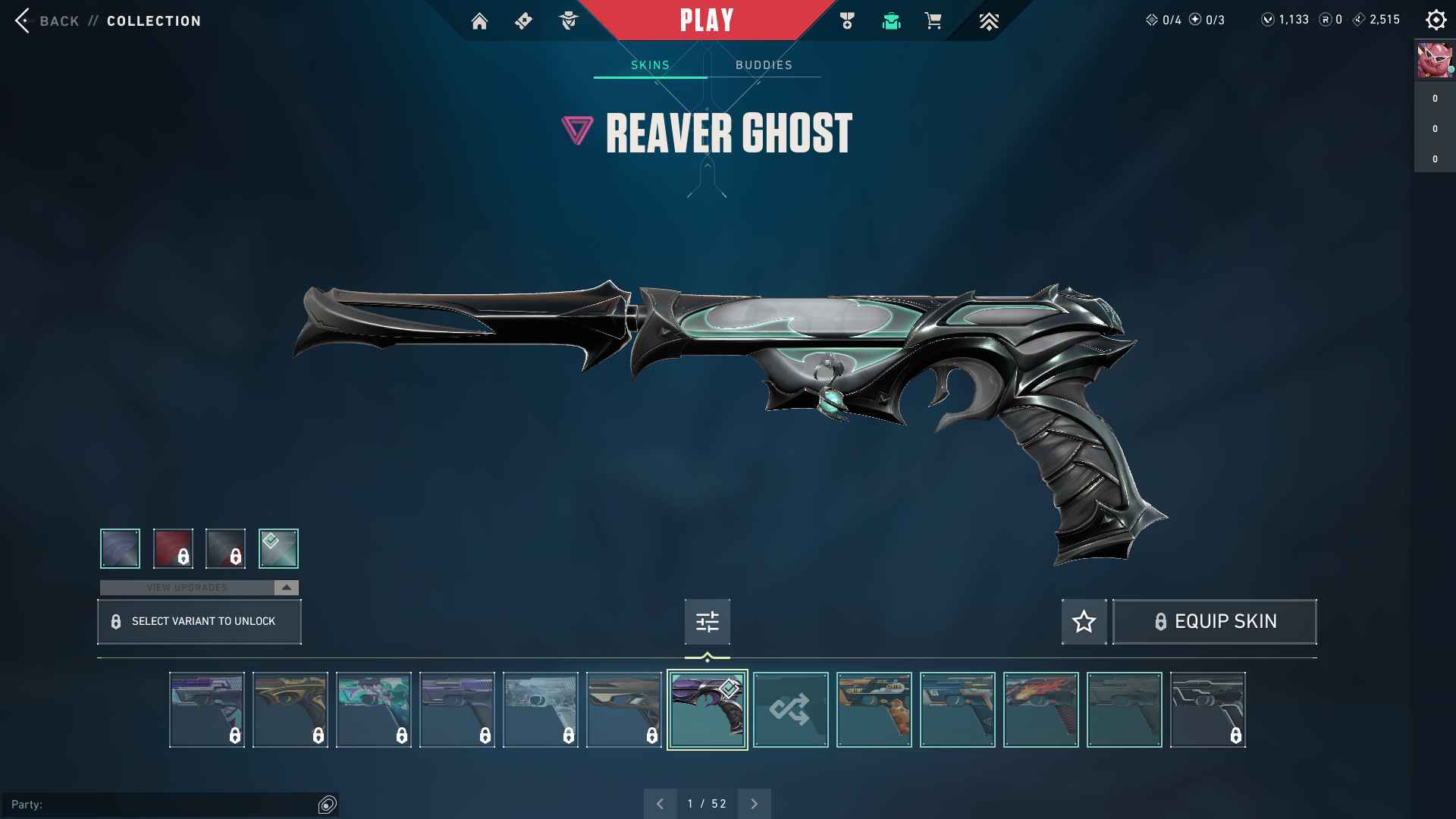
Task: Open the settings gear
Action: point(1436,20)
